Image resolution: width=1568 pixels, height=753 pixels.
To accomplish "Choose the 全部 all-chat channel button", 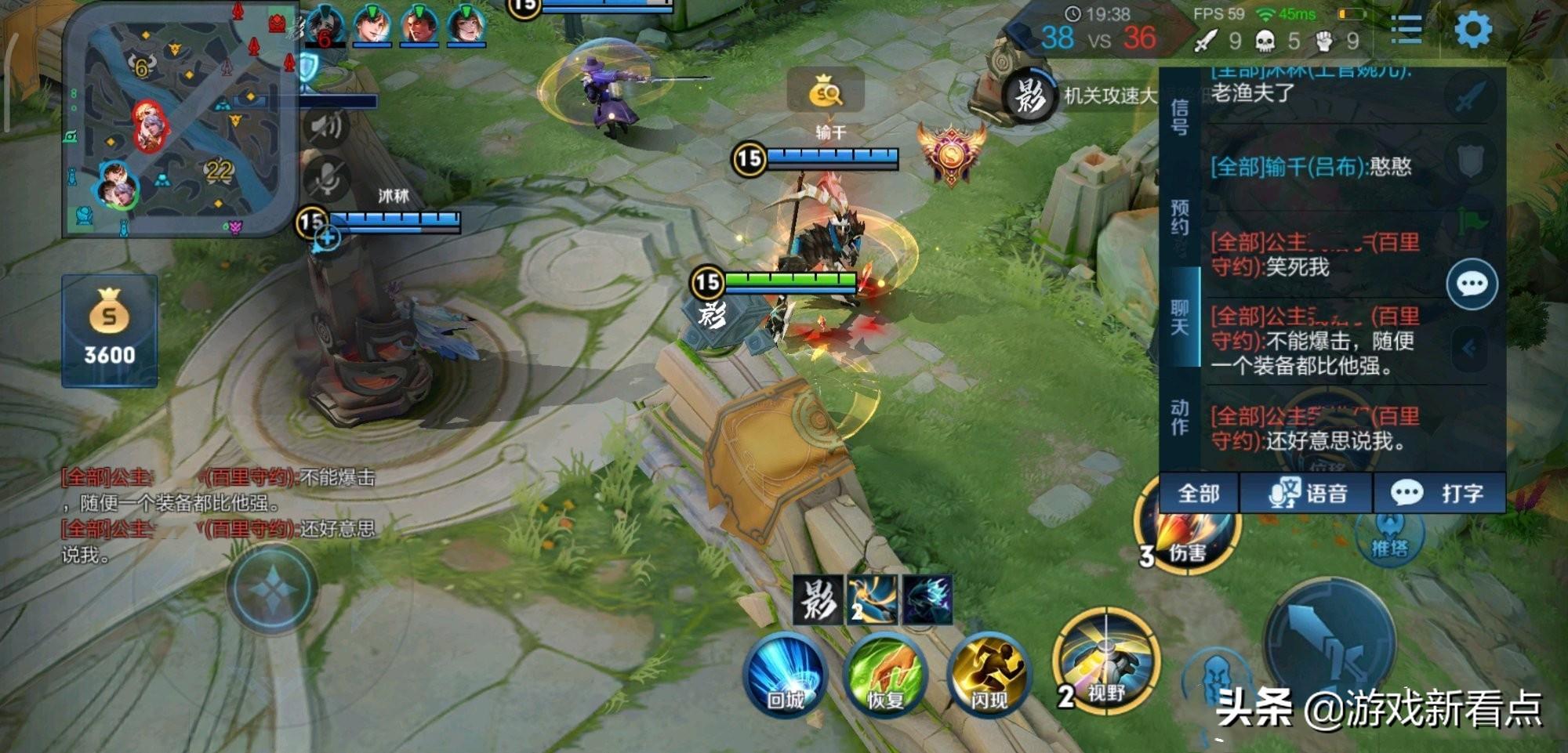I will [x=1199, y=493].
